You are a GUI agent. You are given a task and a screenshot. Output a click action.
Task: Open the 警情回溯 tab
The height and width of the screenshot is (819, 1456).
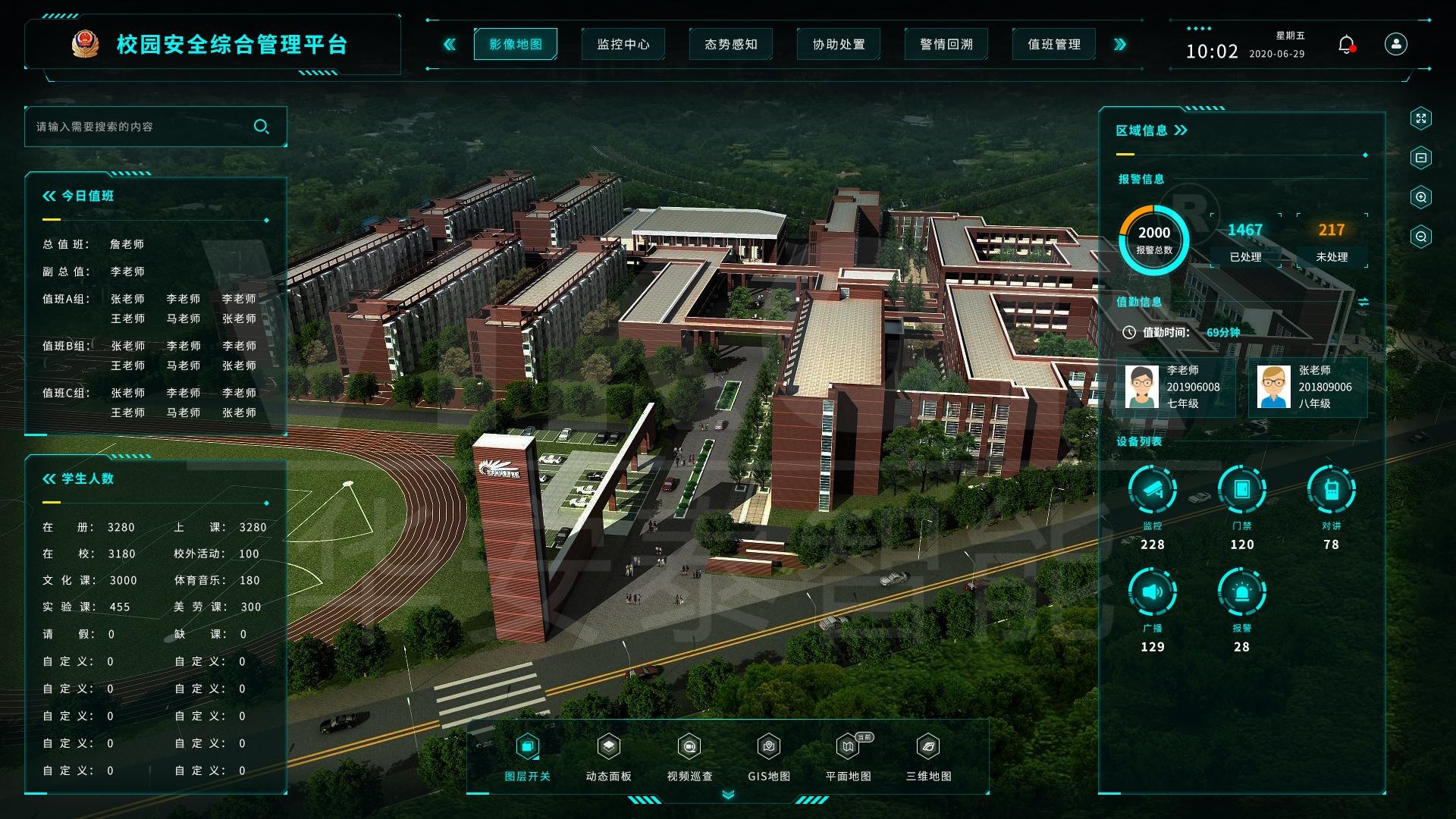coord(946,45)
